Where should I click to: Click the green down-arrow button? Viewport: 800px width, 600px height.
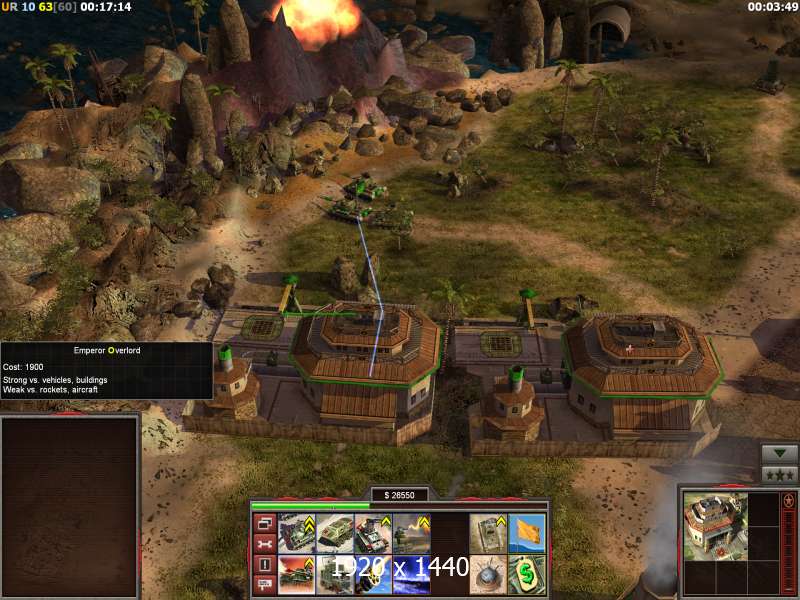779,453
